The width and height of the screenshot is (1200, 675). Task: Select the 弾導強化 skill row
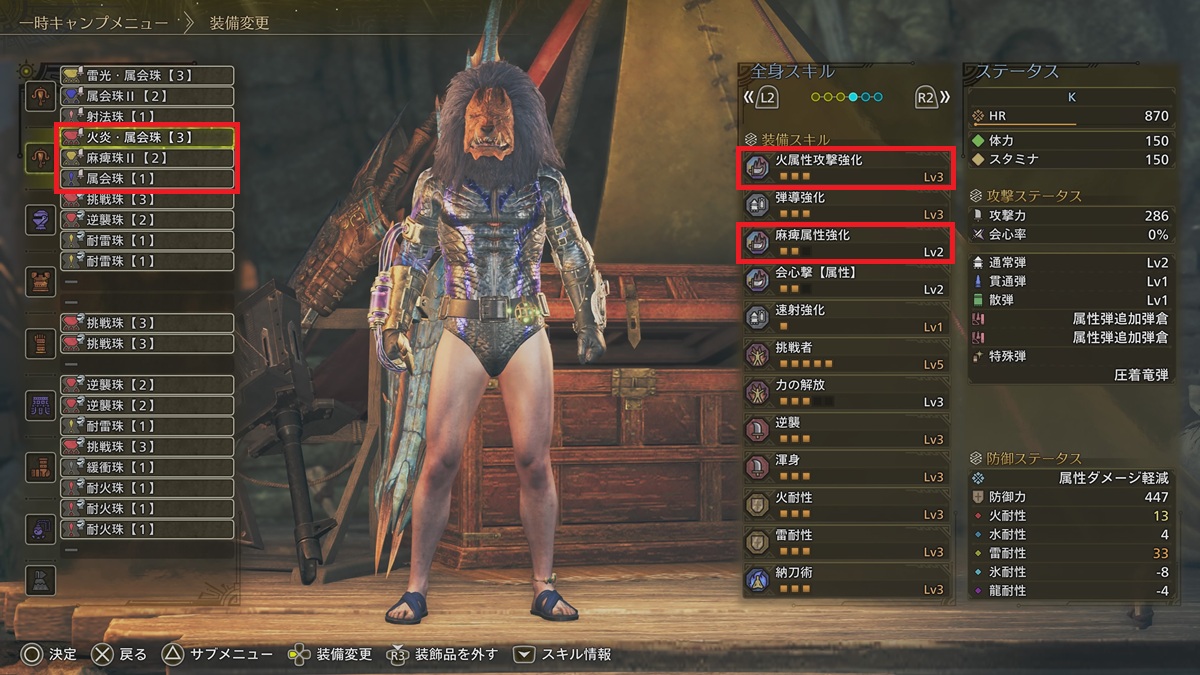pyautogui.click(x=845, y=205)
